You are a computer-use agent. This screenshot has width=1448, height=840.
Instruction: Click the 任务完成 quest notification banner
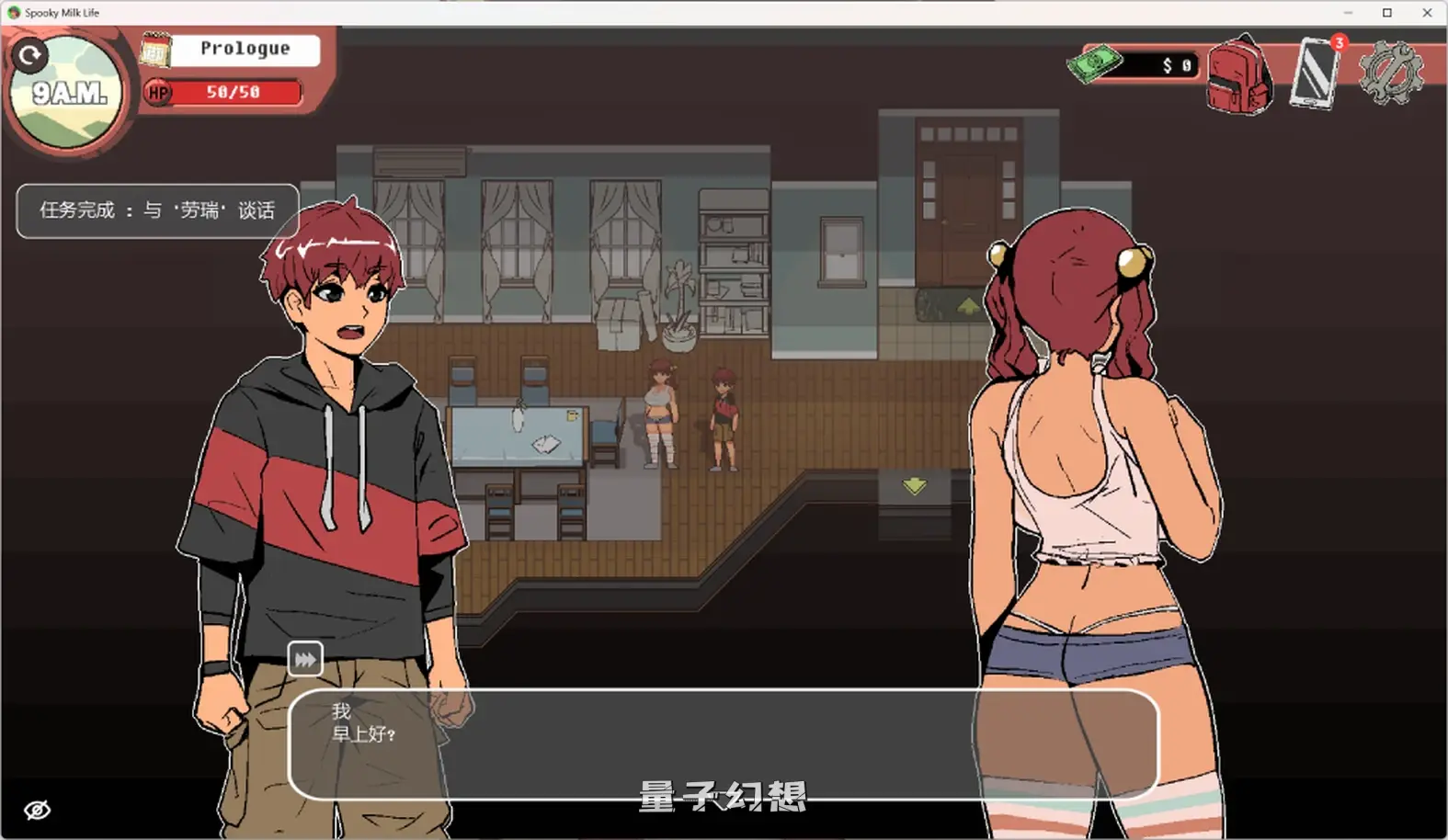156,210
